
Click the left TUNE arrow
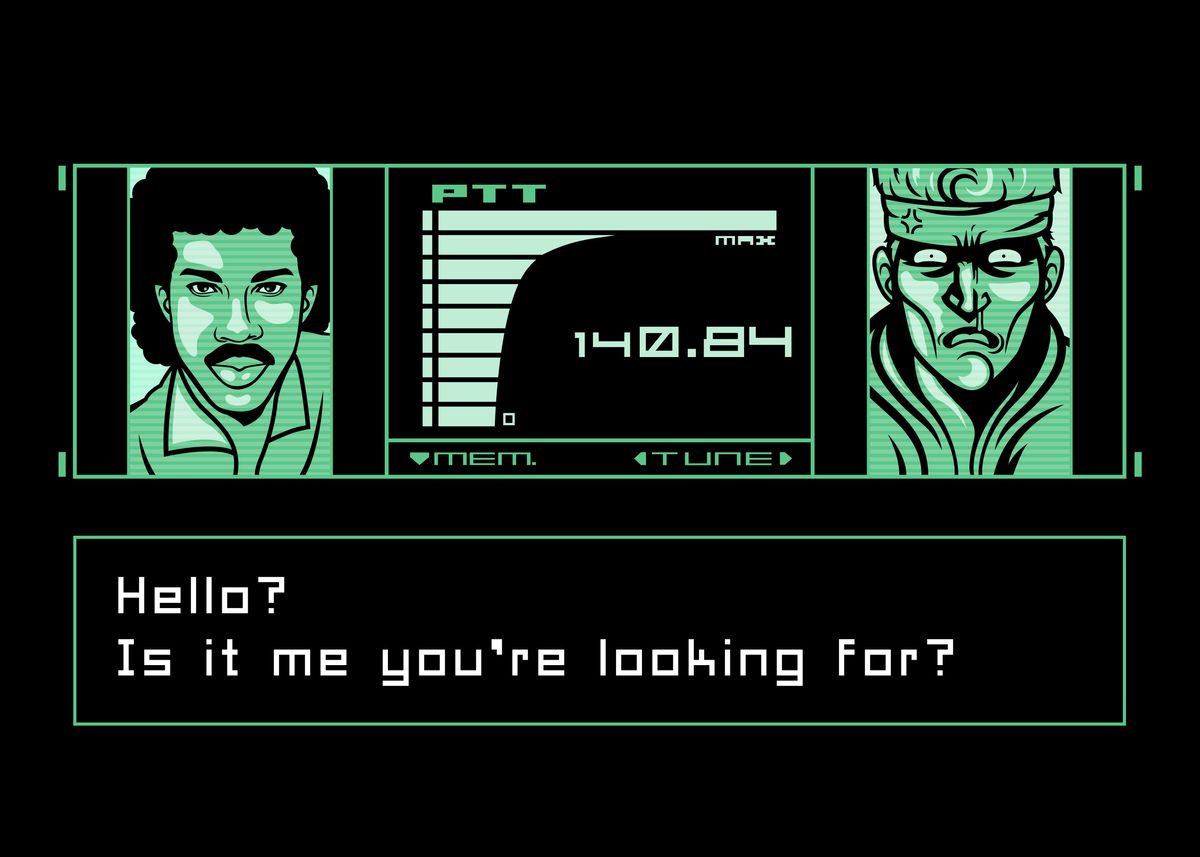639,459
